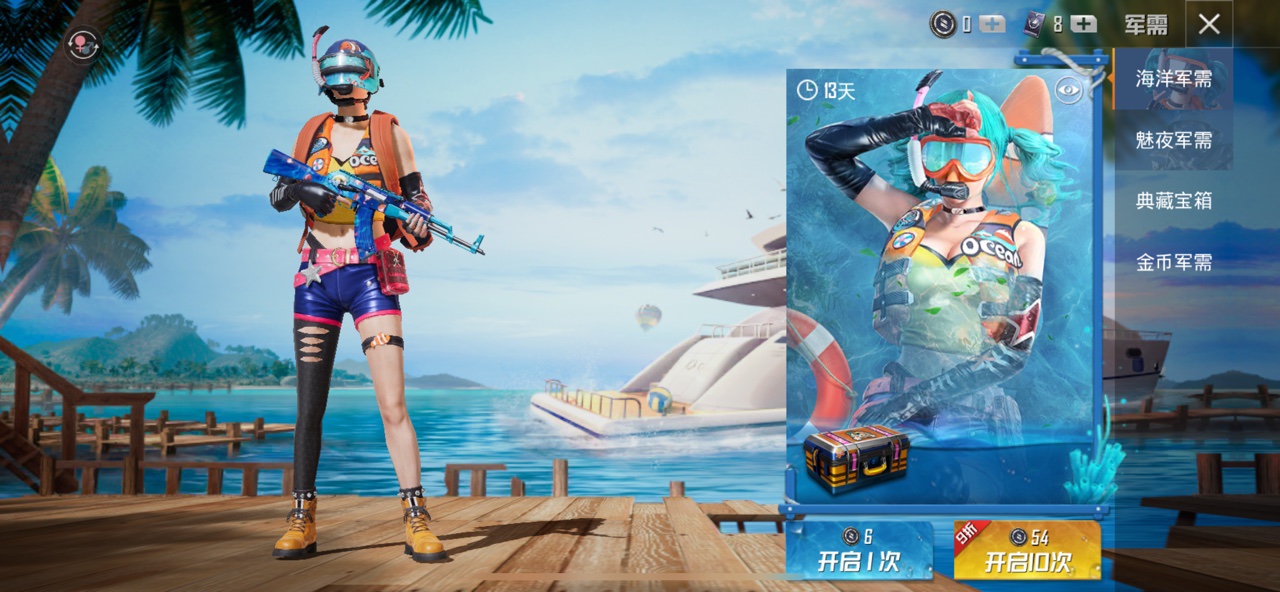The image size is (1280, 592).
Task: Open the crate once with 开启1次
Action: click(859, 550)
